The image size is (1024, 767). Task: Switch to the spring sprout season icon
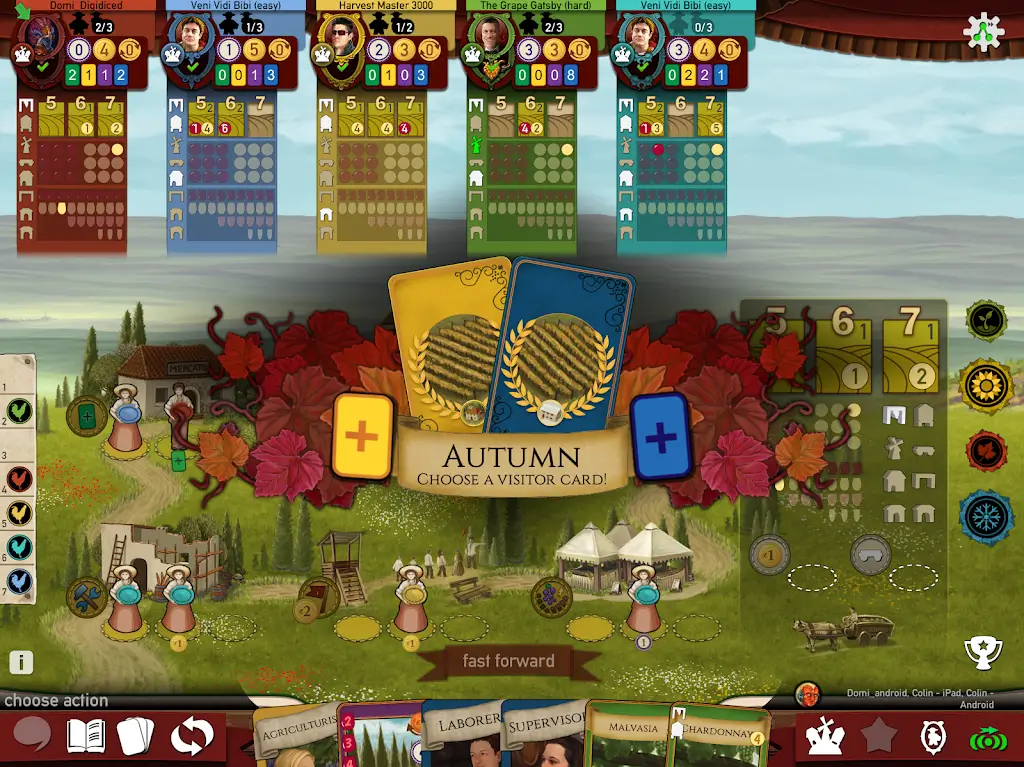[x=986, y=320]
